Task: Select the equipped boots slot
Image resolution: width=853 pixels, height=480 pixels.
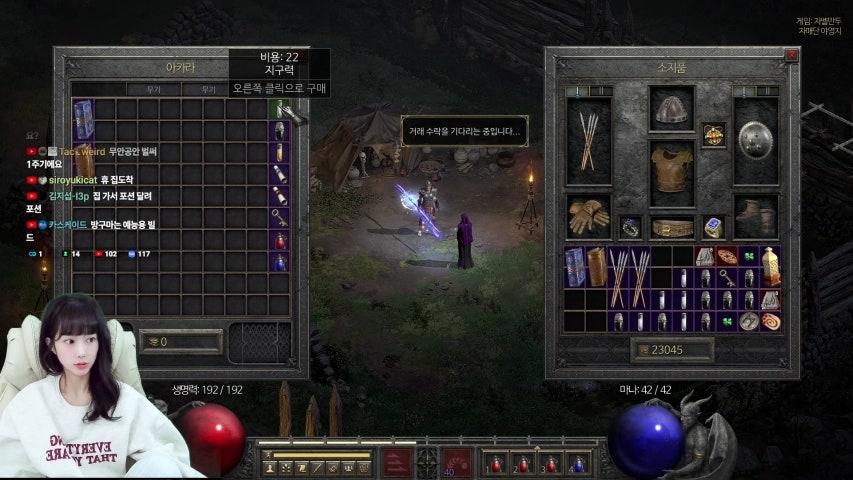Action: (x=756, y=216)
